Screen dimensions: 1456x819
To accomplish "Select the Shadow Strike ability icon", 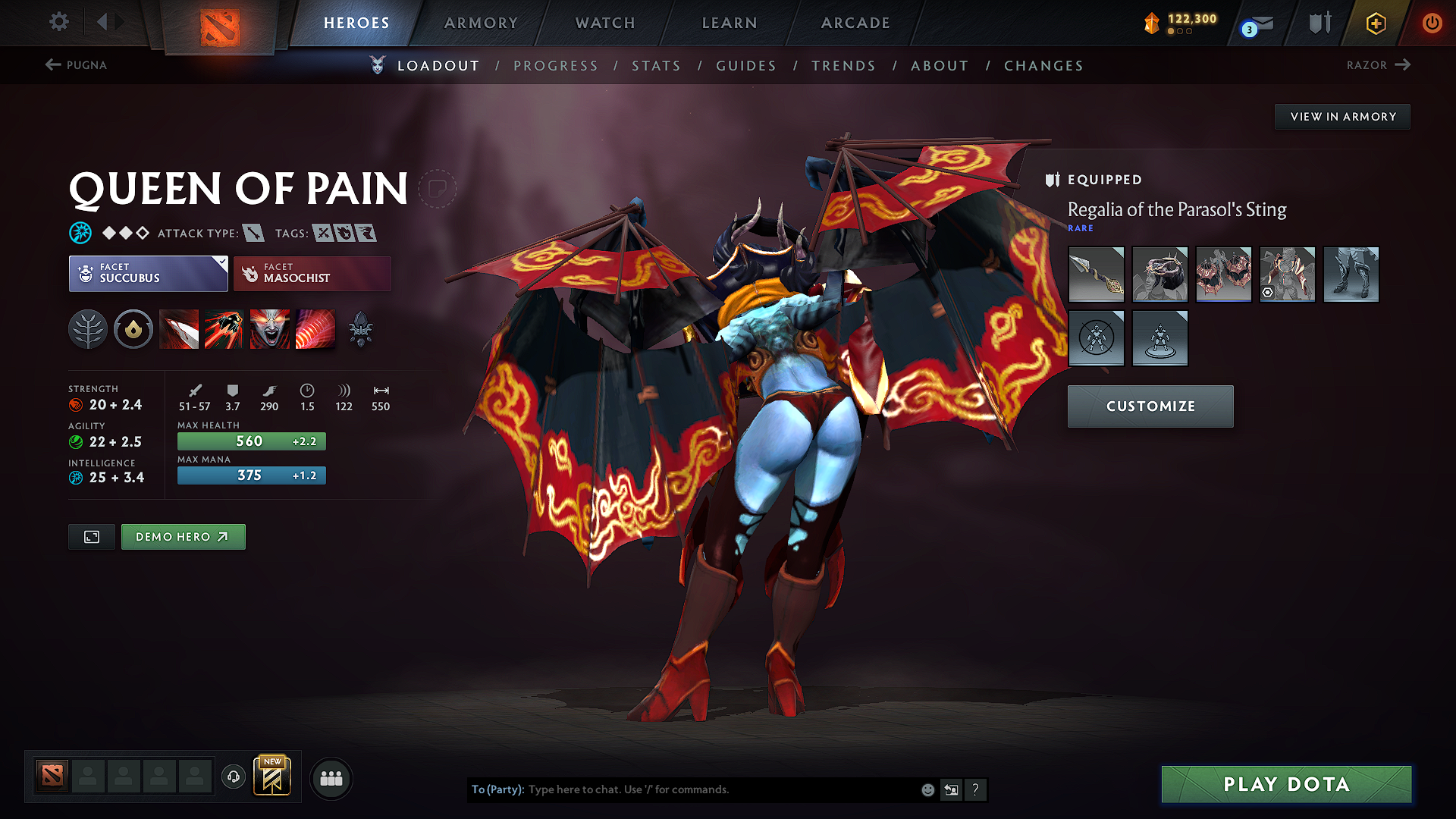I will tap(179, 328).
